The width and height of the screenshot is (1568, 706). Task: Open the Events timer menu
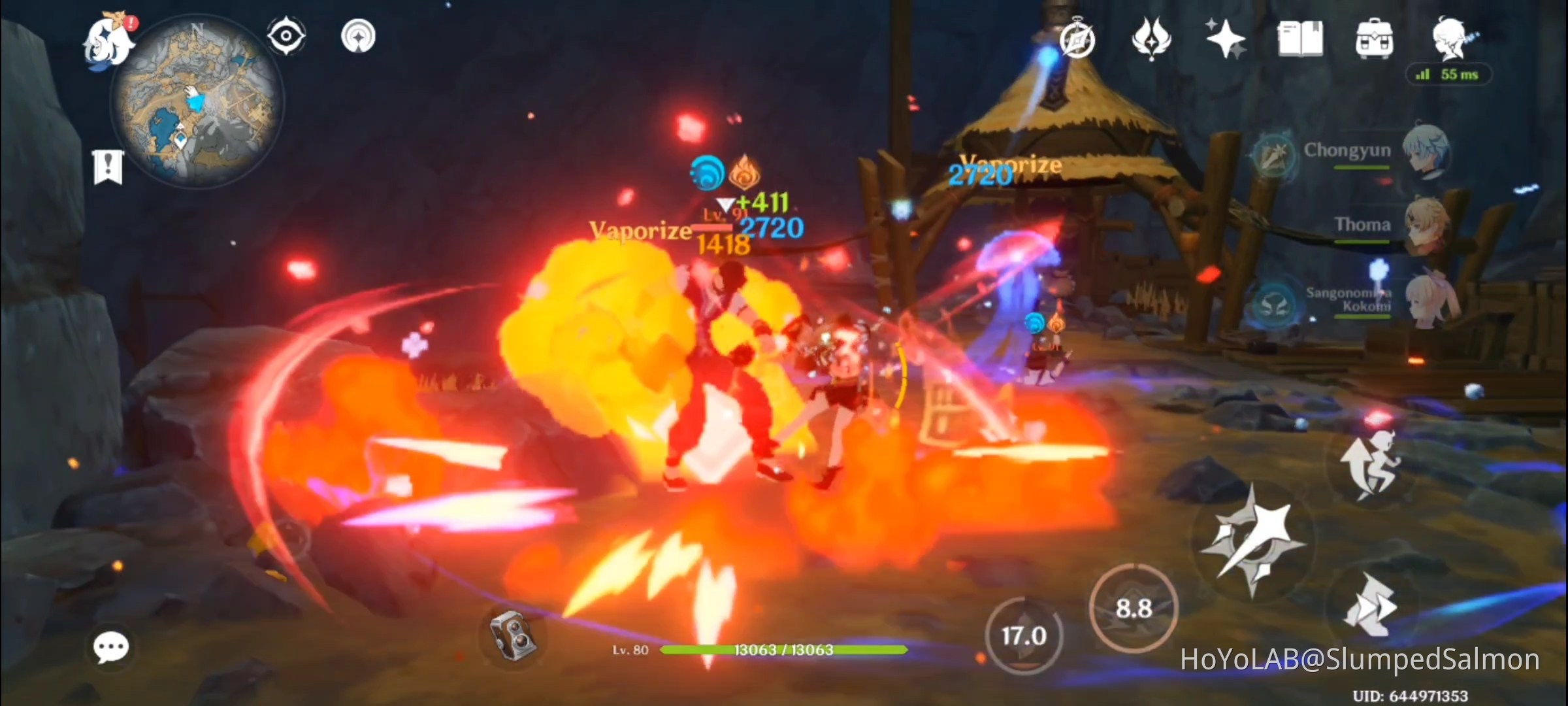(1077, 41)
